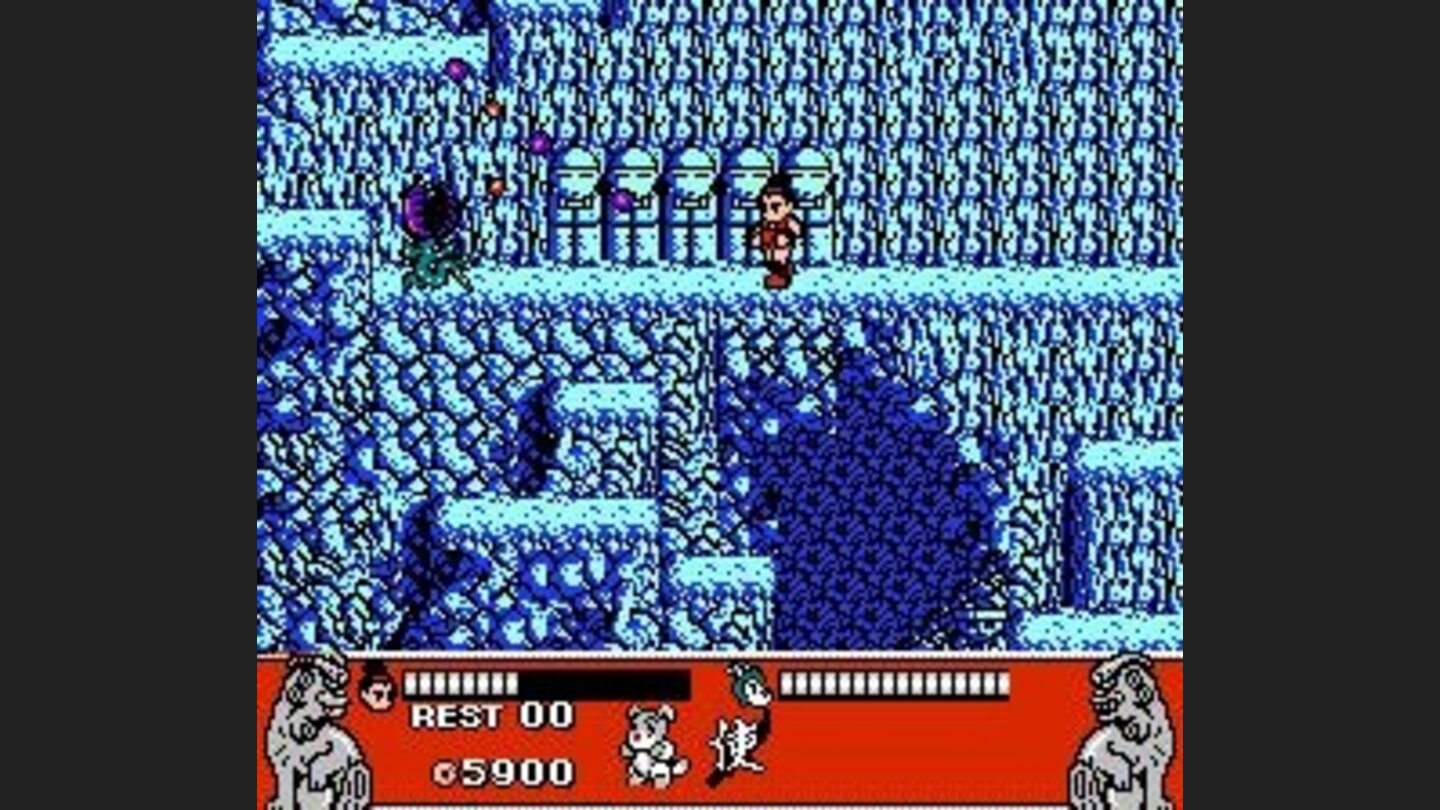Click the white rabbit mascot in the HUD
This screenshot has height=810, width=1440.
click(x=651, y=750)
